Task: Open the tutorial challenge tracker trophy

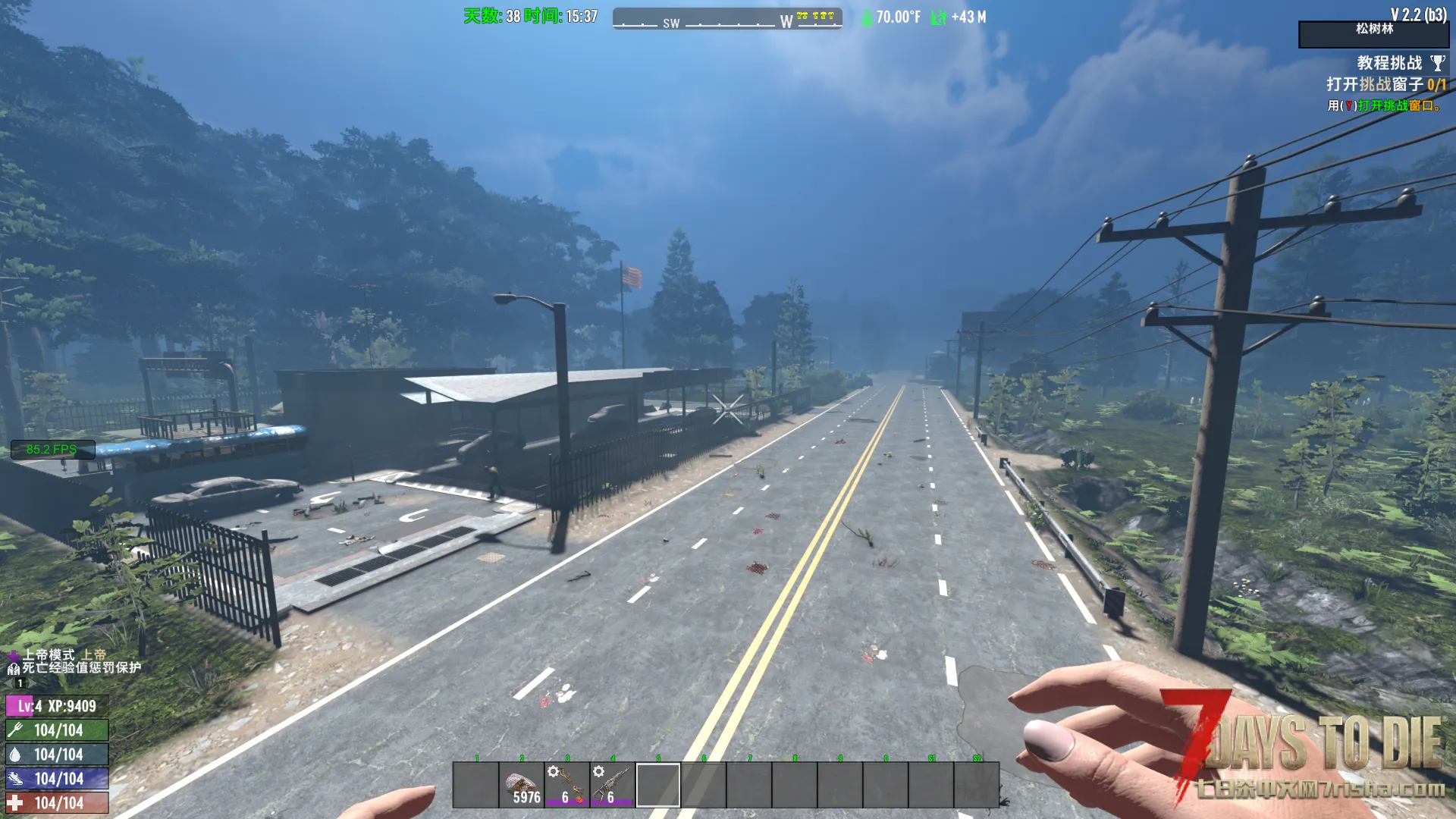Action: pos(1437,63)
